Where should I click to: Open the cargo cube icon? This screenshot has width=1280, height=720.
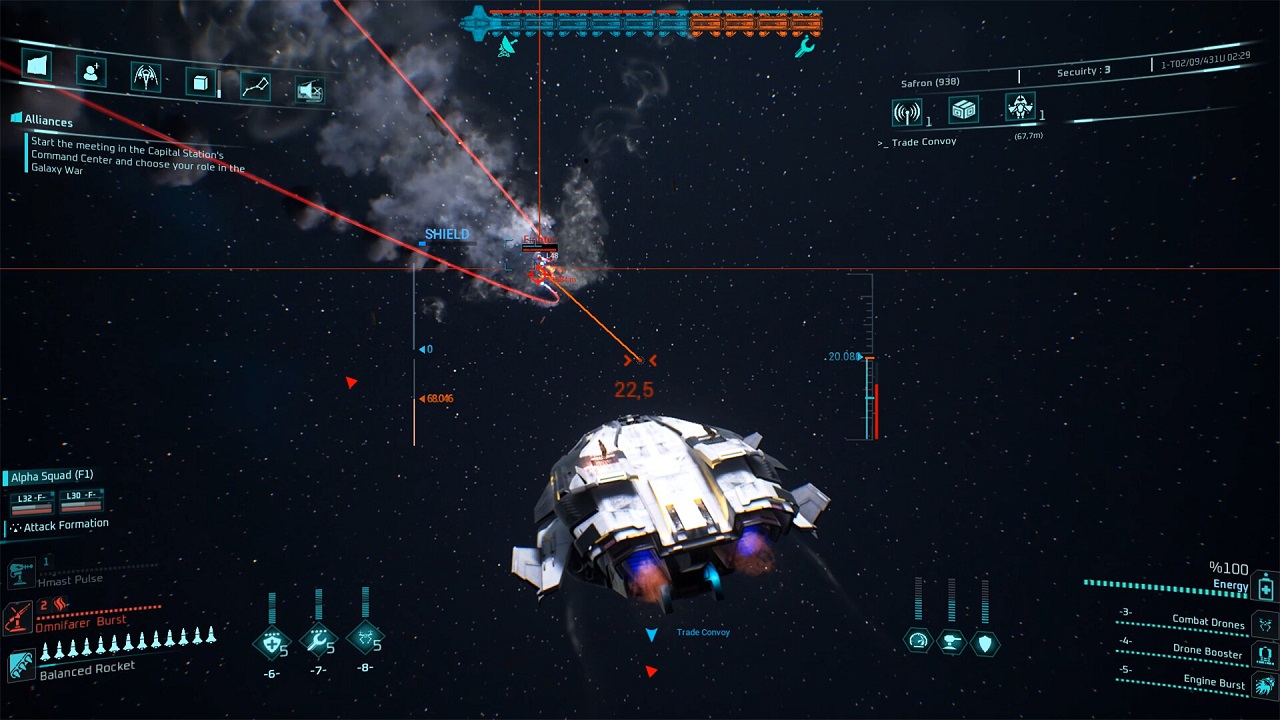[x=201, y=82]
